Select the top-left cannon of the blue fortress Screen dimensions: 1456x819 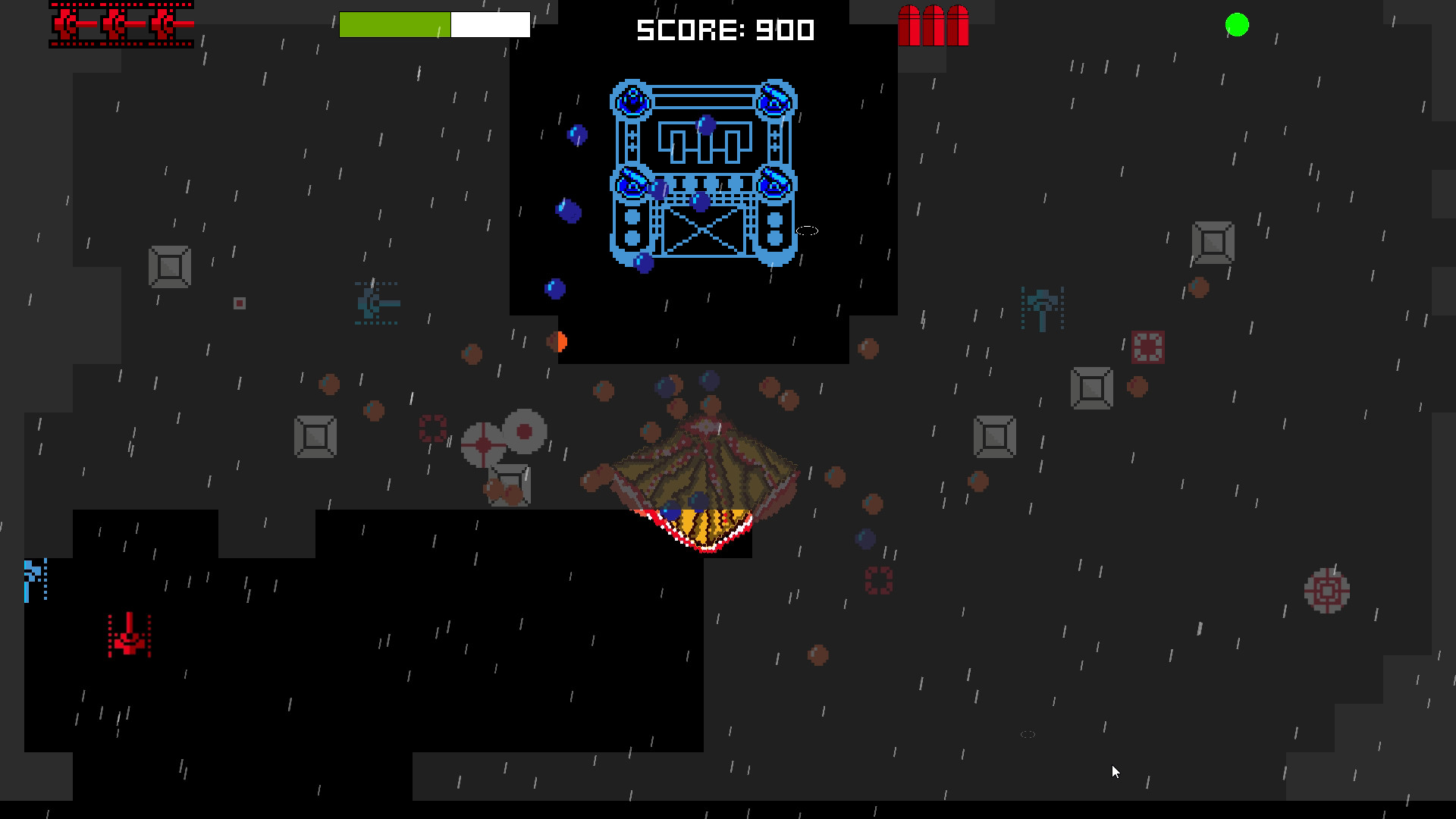pos(632,100)
